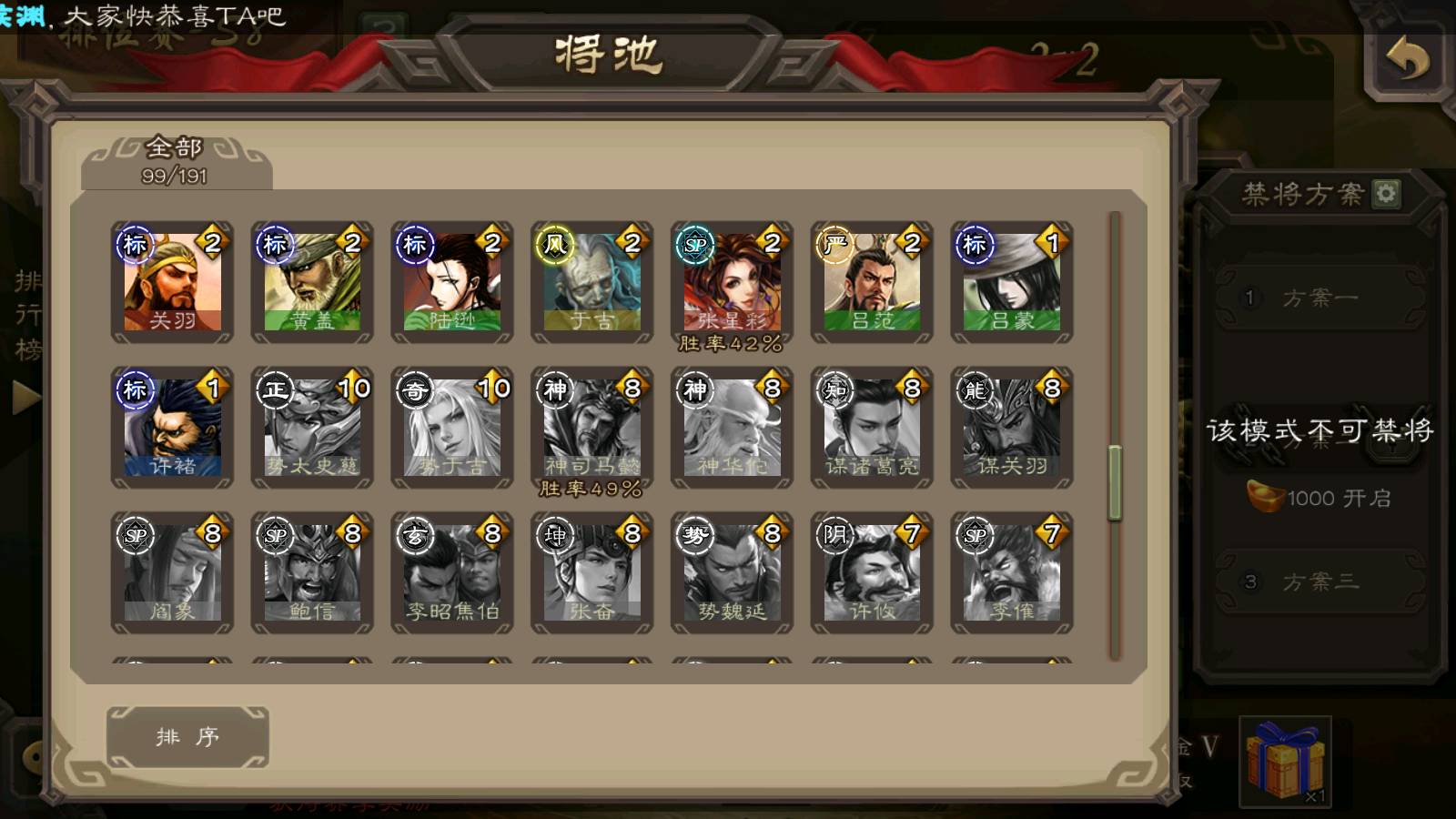Select the 吕蒙 hero card
Viewport: 1456px width, 819px height.
[x=1012, y=283]
